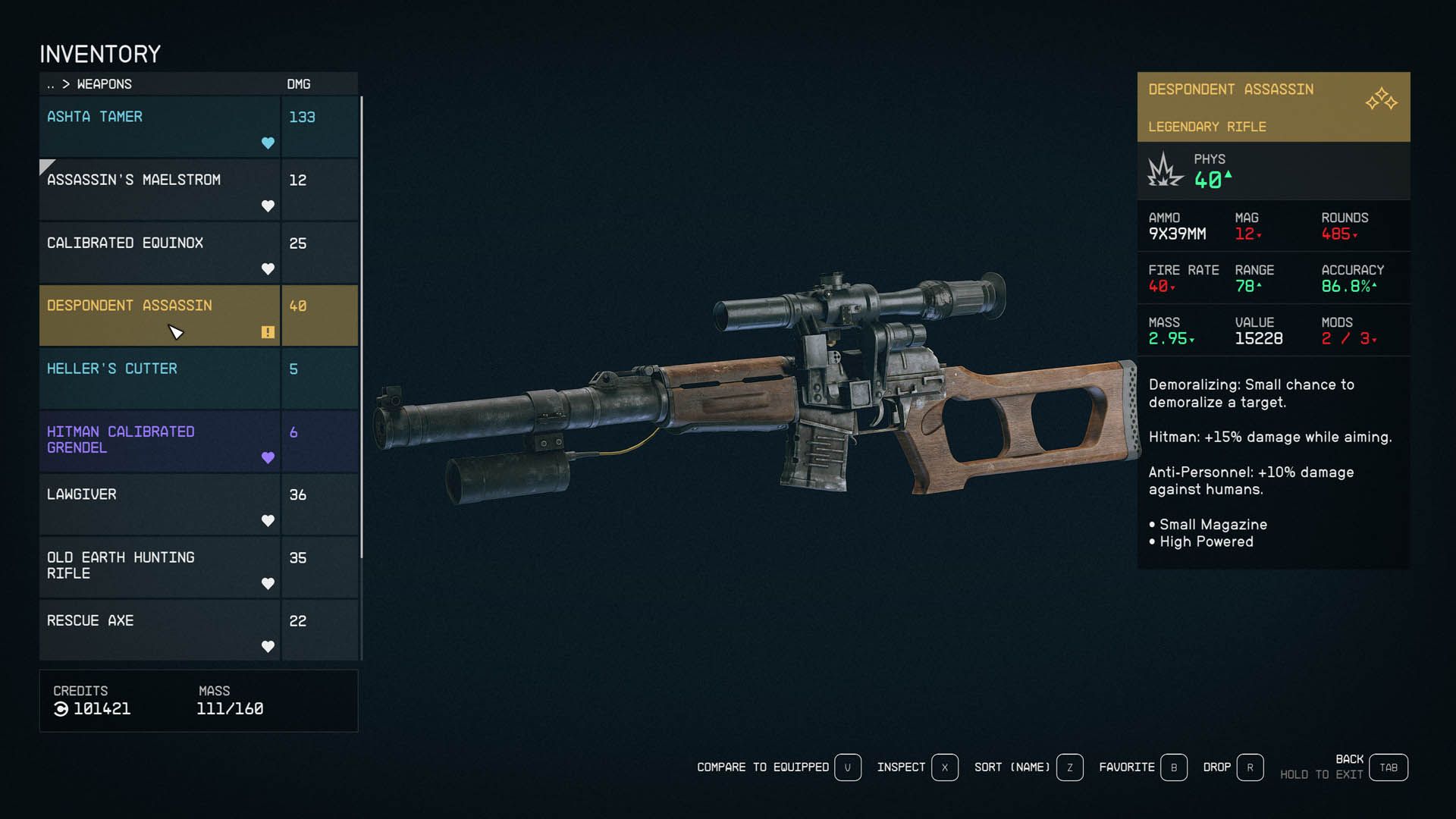
Task: Click the legendary stars icon beside Despondent Assassin title
Action: pos(1382,99)
